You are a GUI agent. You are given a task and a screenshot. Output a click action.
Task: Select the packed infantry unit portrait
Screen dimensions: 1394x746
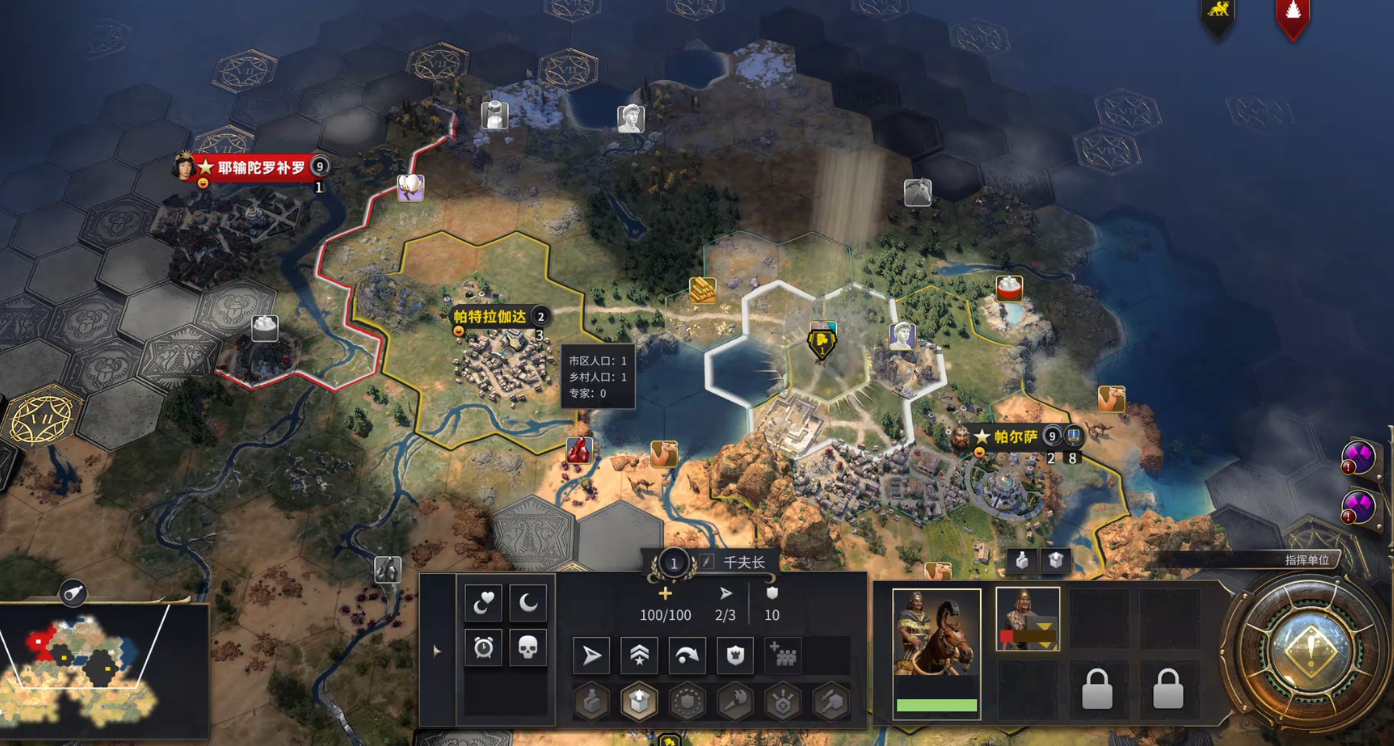pyautogui.click(x=1027, y=619)
